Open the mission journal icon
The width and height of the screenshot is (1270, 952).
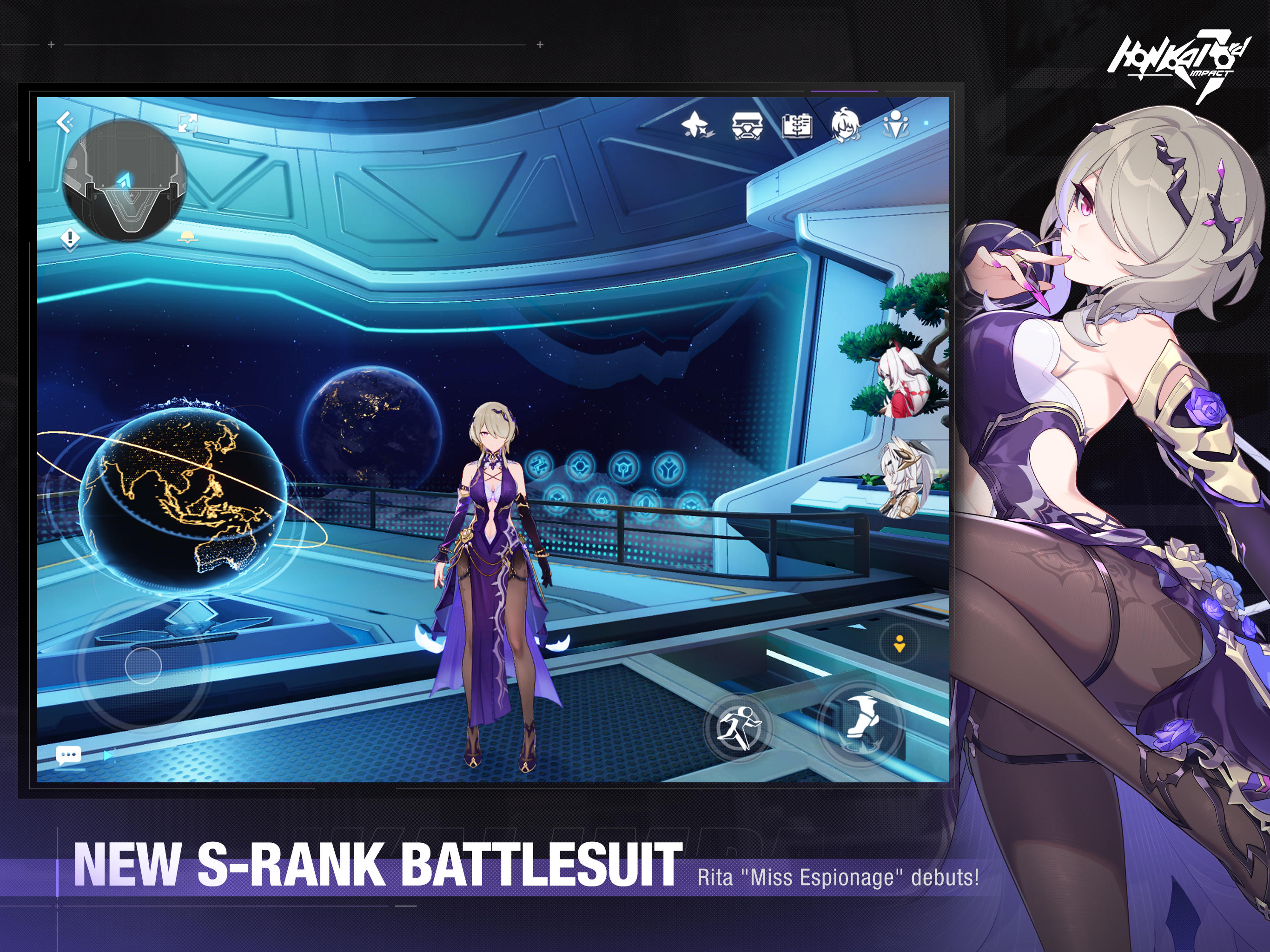click(799, 127)
